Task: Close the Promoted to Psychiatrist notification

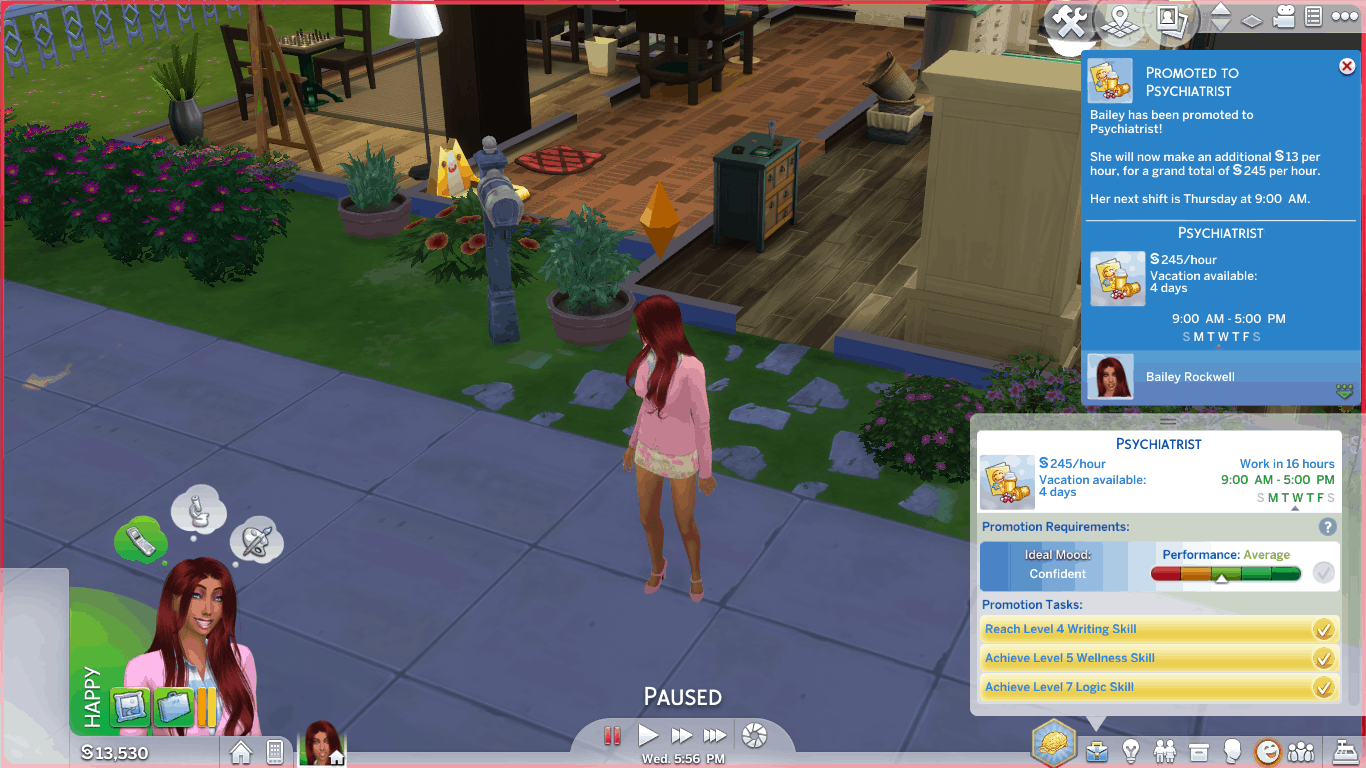Action: pyautogui.click(x=1346, y=66)
